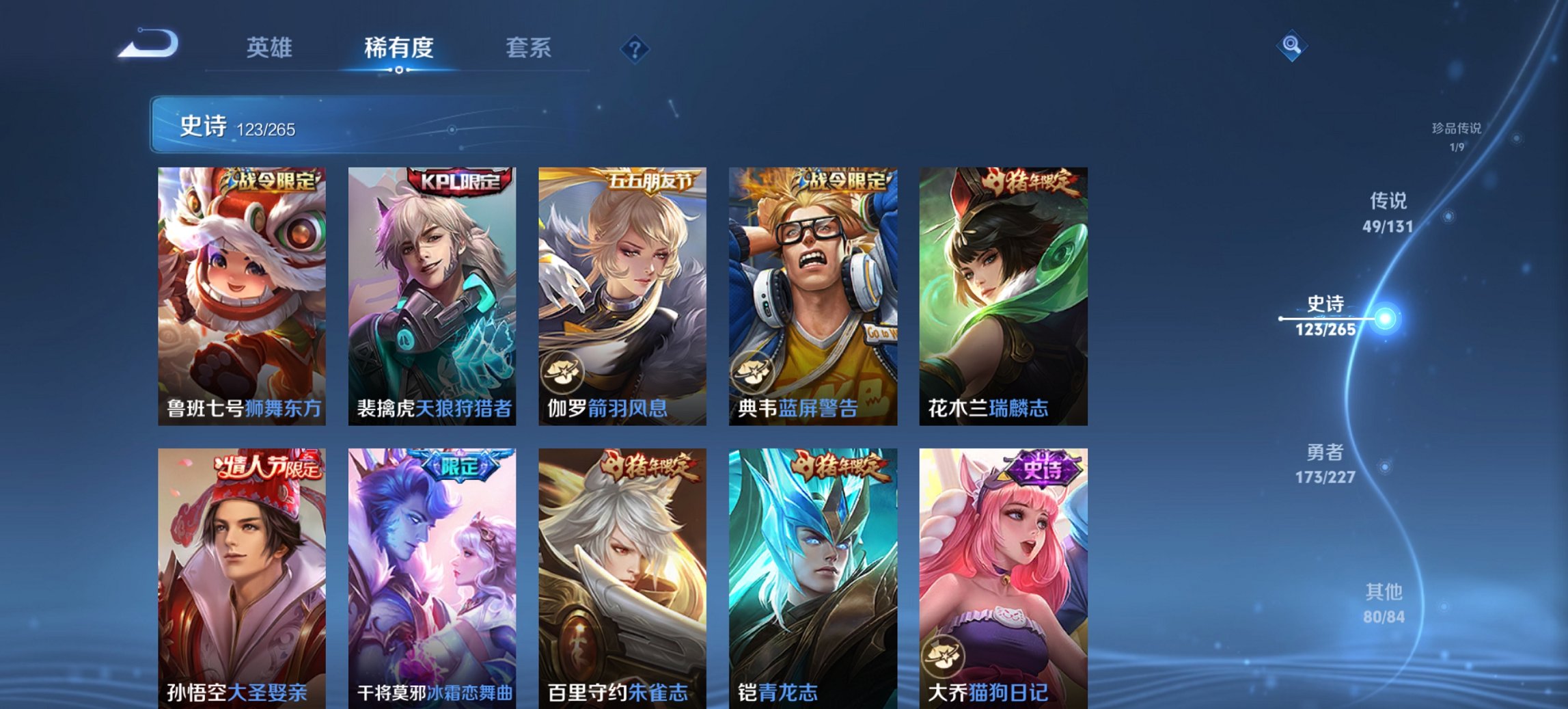Click the question mark help icon
This screenshot has height=709, width=1568.
pyautogui.click(x=635, y=48)
